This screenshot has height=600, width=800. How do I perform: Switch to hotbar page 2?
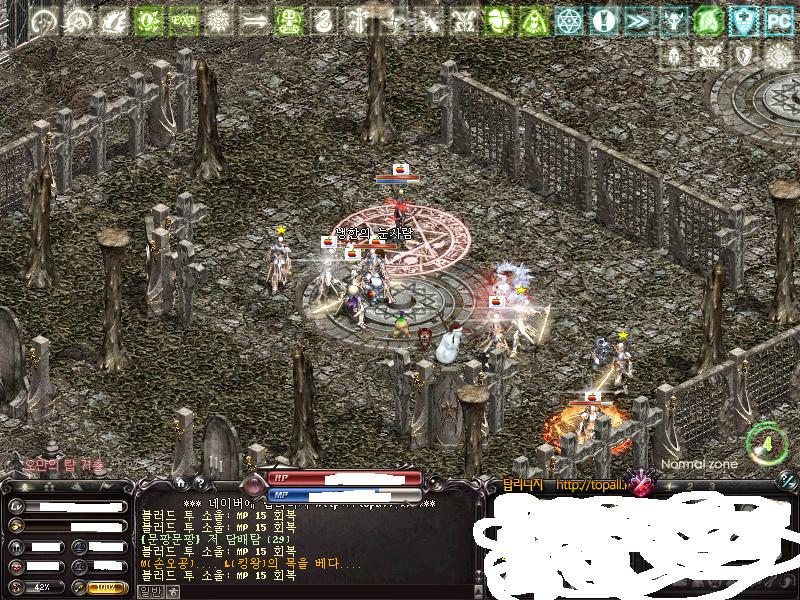pyautogui.click(x=688, y=486)
